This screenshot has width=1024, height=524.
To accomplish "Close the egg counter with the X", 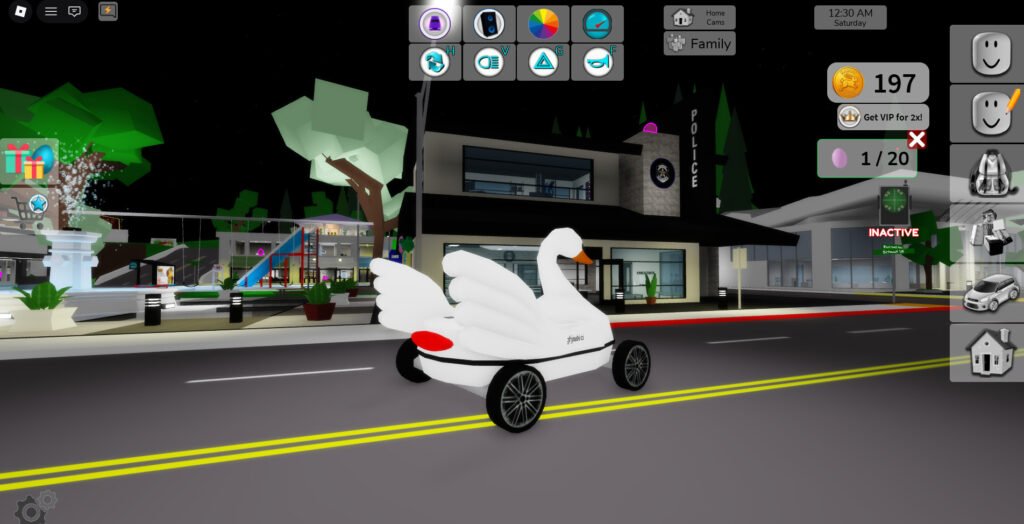I will tap(916, 140).
